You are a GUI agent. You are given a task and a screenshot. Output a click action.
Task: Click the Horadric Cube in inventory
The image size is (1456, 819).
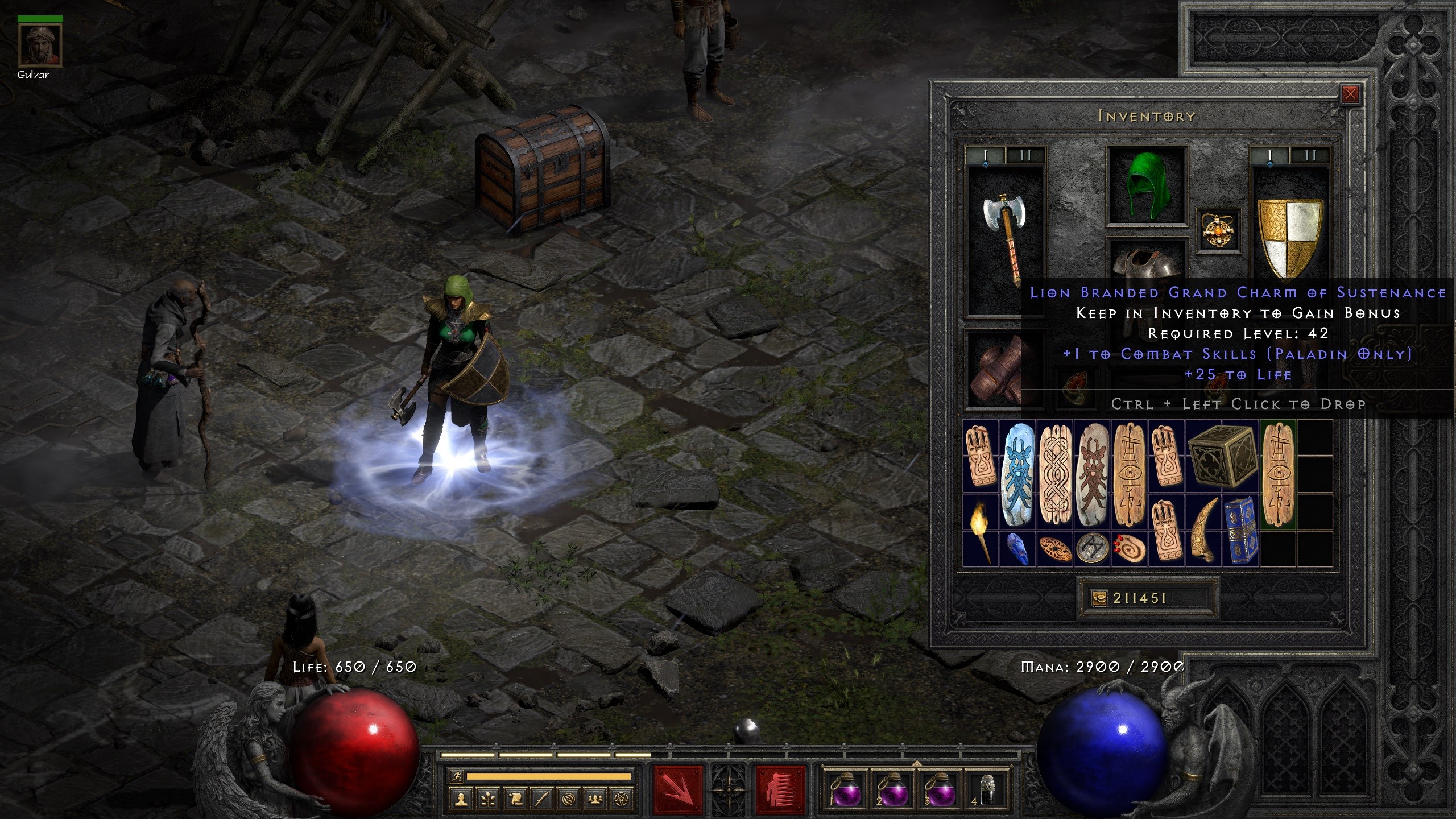[1222, 457]
